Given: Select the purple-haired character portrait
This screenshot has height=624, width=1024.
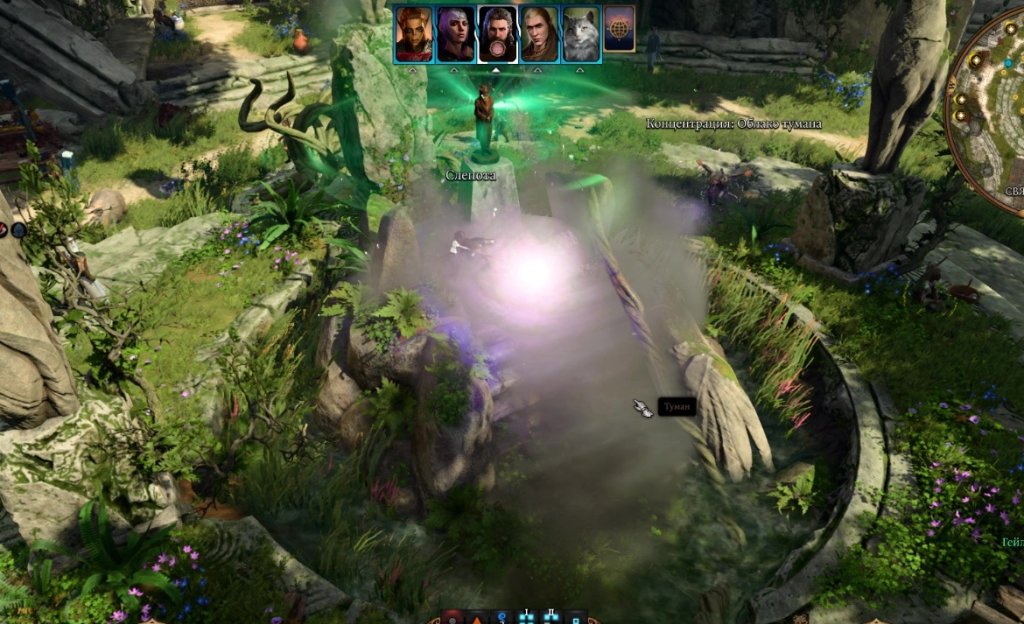Looking at the screenshot, I should coord(455,34).
